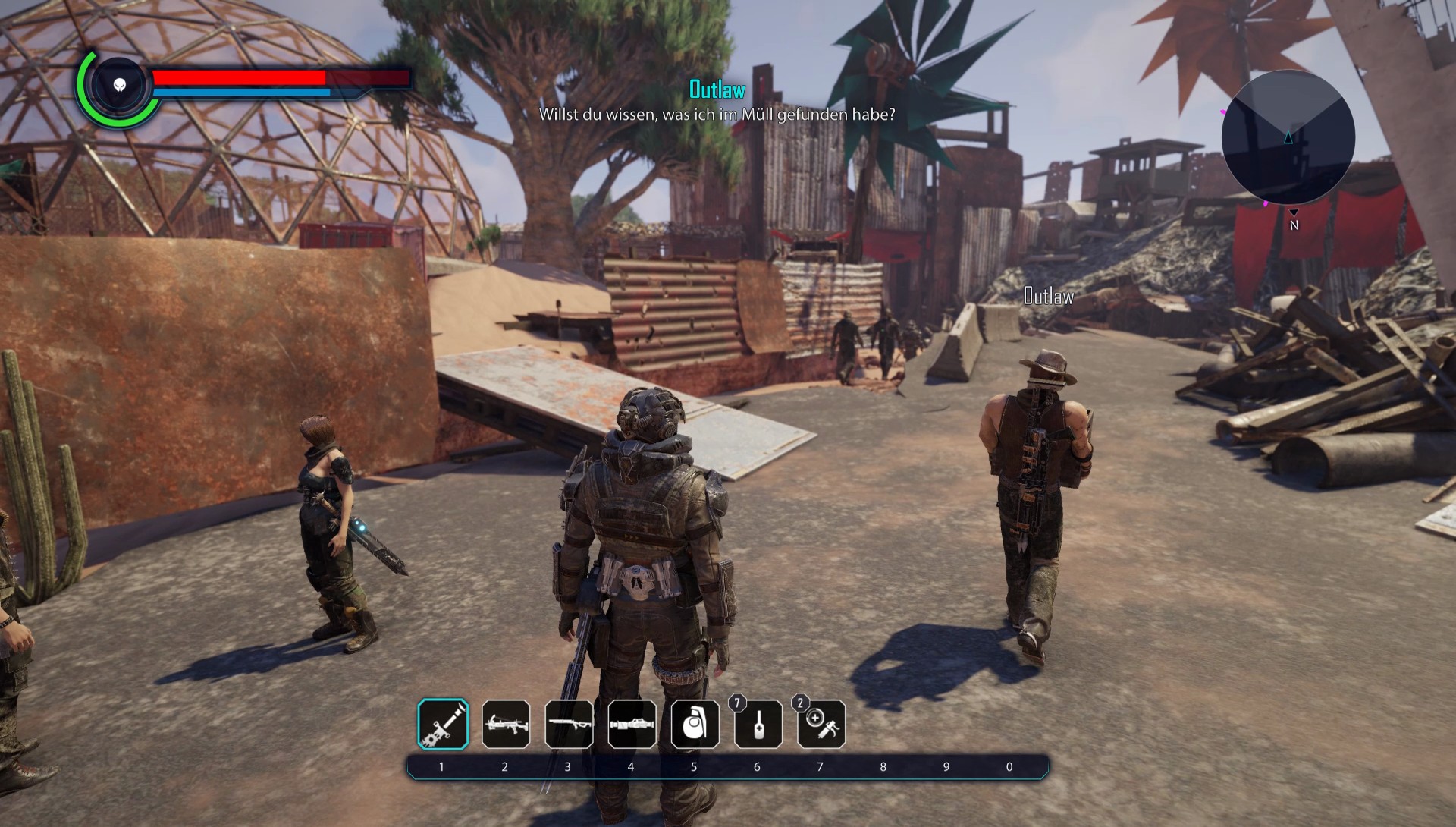Activate the healing injector item slot
1456x827 pixels.
pos(821,724)
